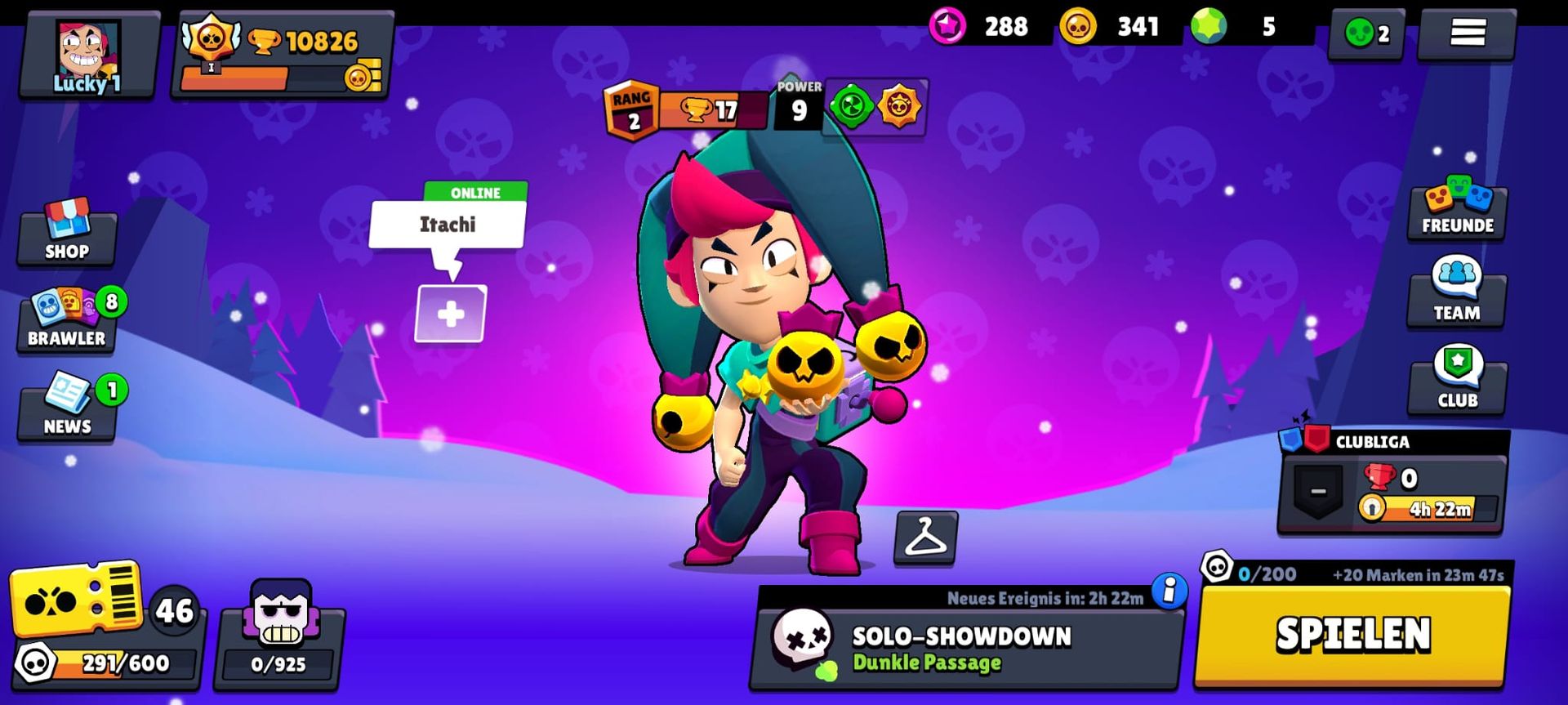The height and width of the screenshot is (705, 1568).
Task: Show event info with the blue i icon
Action: (x=1169, y=591)
